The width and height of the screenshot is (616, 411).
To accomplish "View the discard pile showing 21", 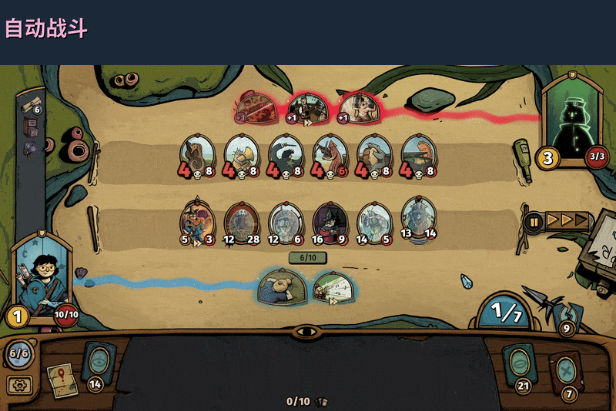I will (x=519, y=365).
